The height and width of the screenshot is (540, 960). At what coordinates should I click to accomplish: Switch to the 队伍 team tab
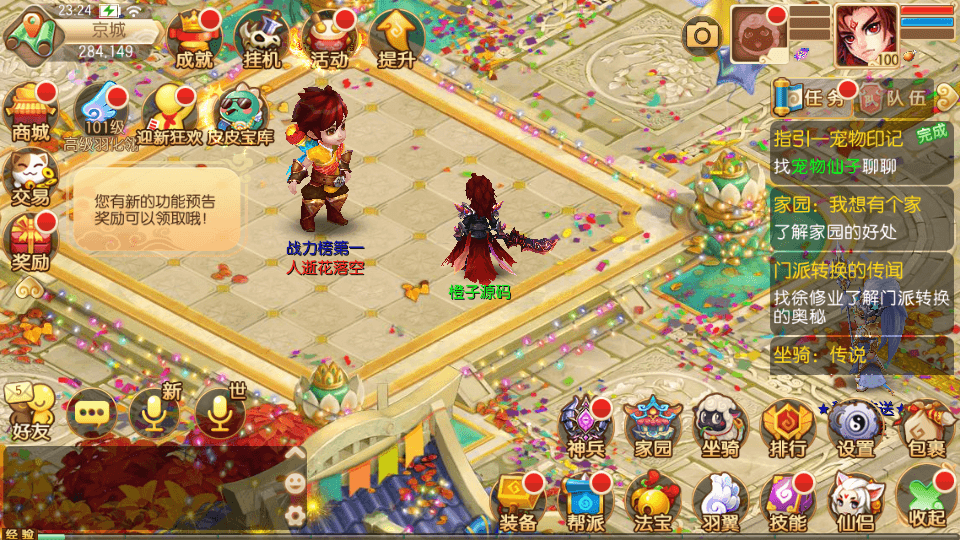pyautogui.click(x=893, y=97)
